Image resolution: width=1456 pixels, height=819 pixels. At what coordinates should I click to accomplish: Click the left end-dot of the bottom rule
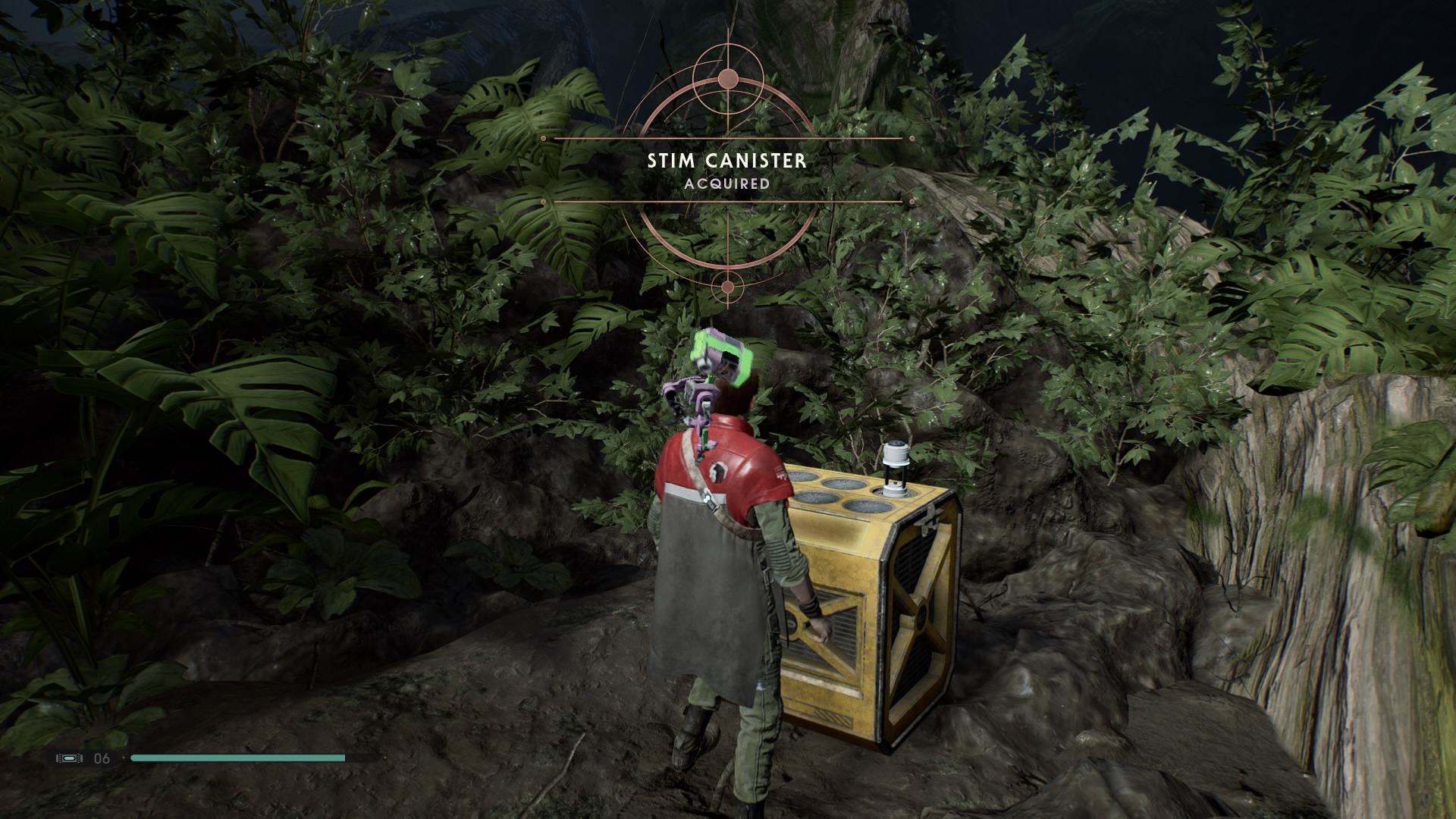click(542, 200)
